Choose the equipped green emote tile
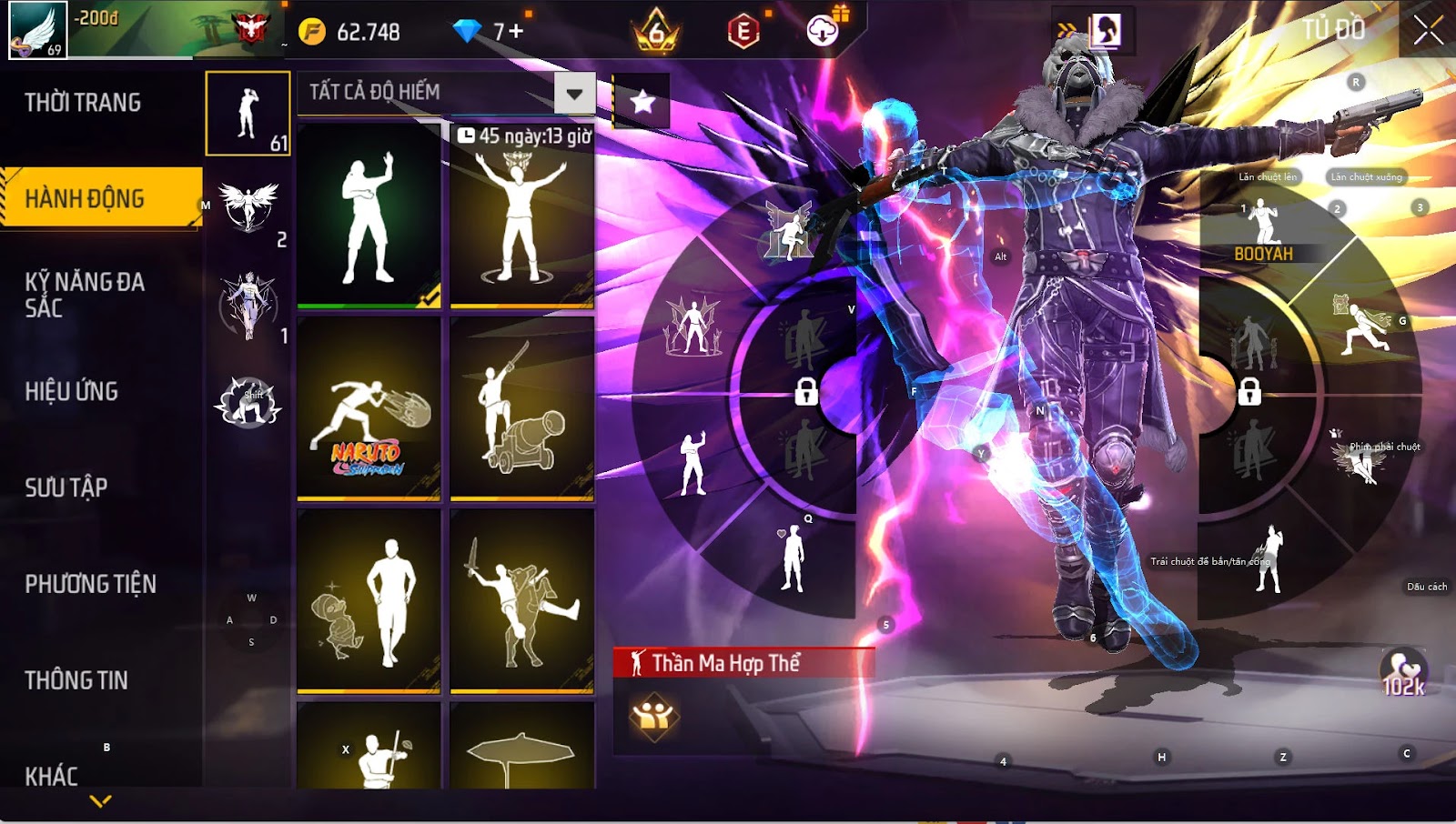 point(369,216)
